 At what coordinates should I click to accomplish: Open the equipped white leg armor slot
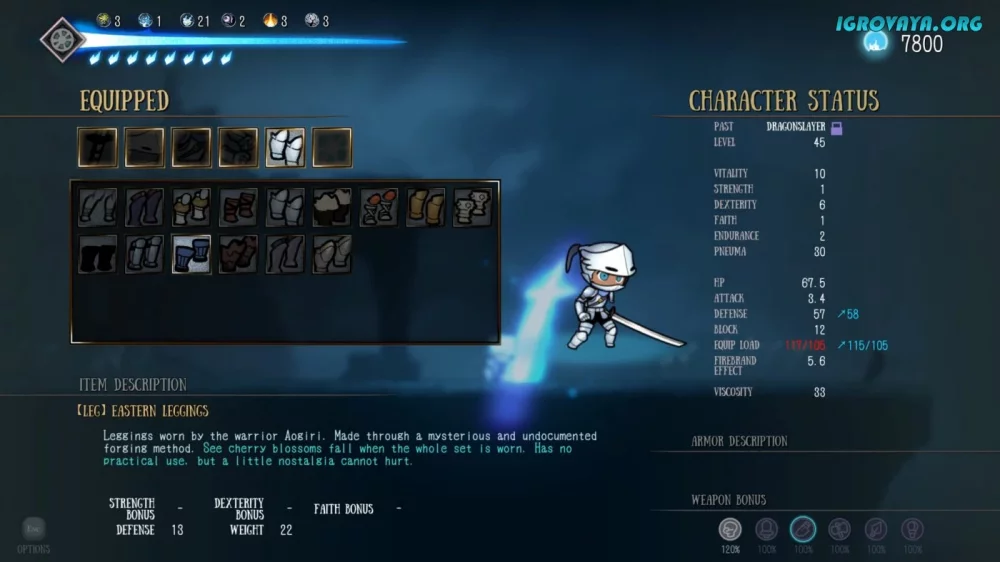point(285,147)
